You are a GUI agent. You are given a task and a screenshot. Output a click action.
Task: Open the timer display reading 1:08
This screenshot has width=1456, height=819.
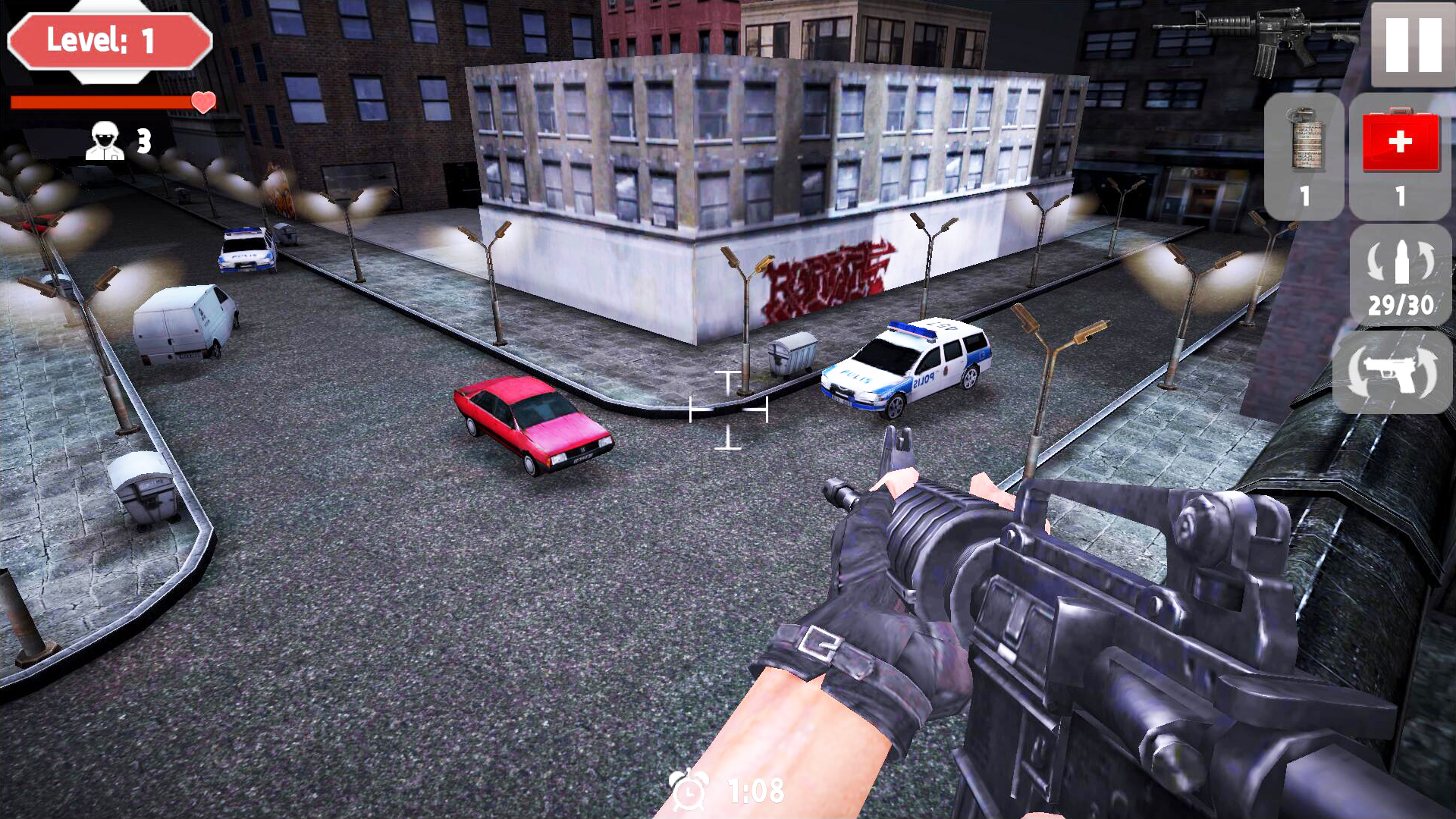(x=751, y=792)
